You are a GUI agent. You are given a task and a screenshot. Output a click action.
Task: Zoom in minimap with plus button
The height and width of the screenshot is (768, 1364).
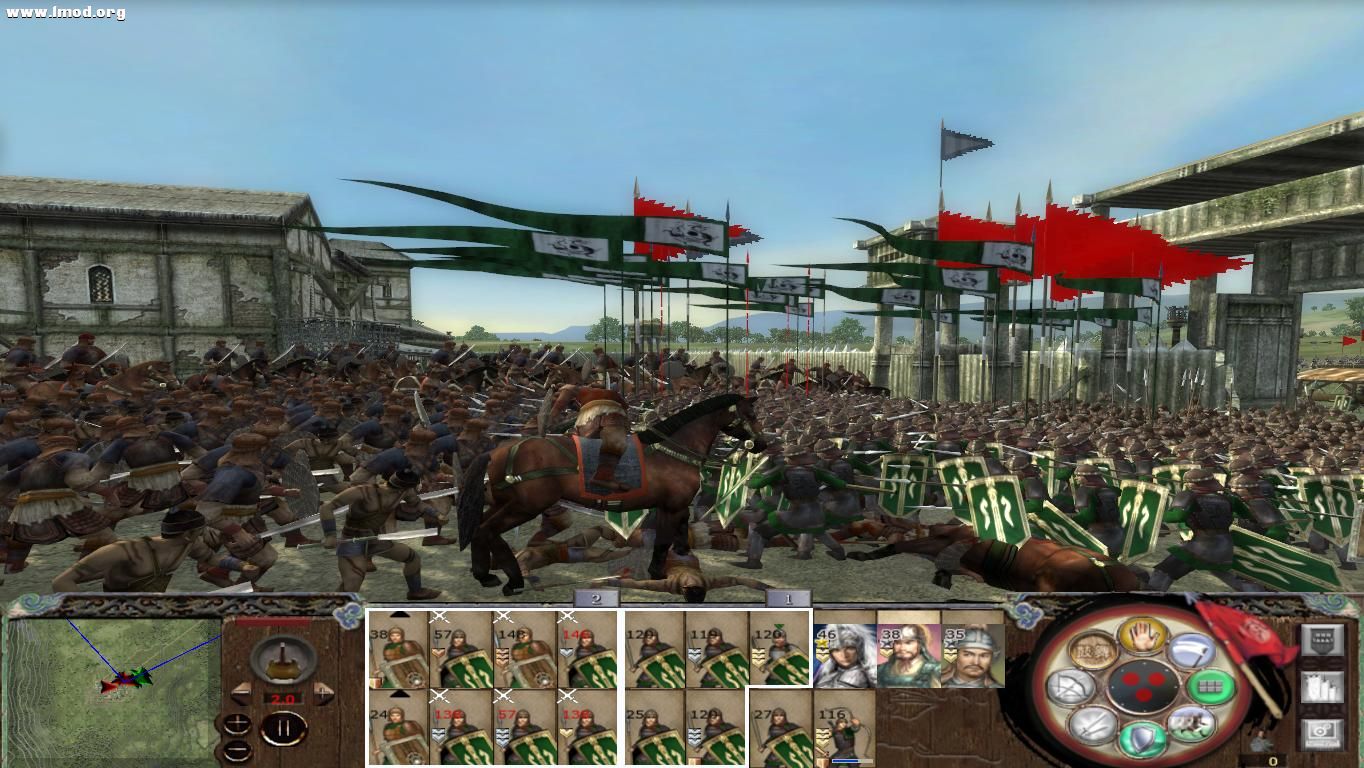tap(237, 723)
